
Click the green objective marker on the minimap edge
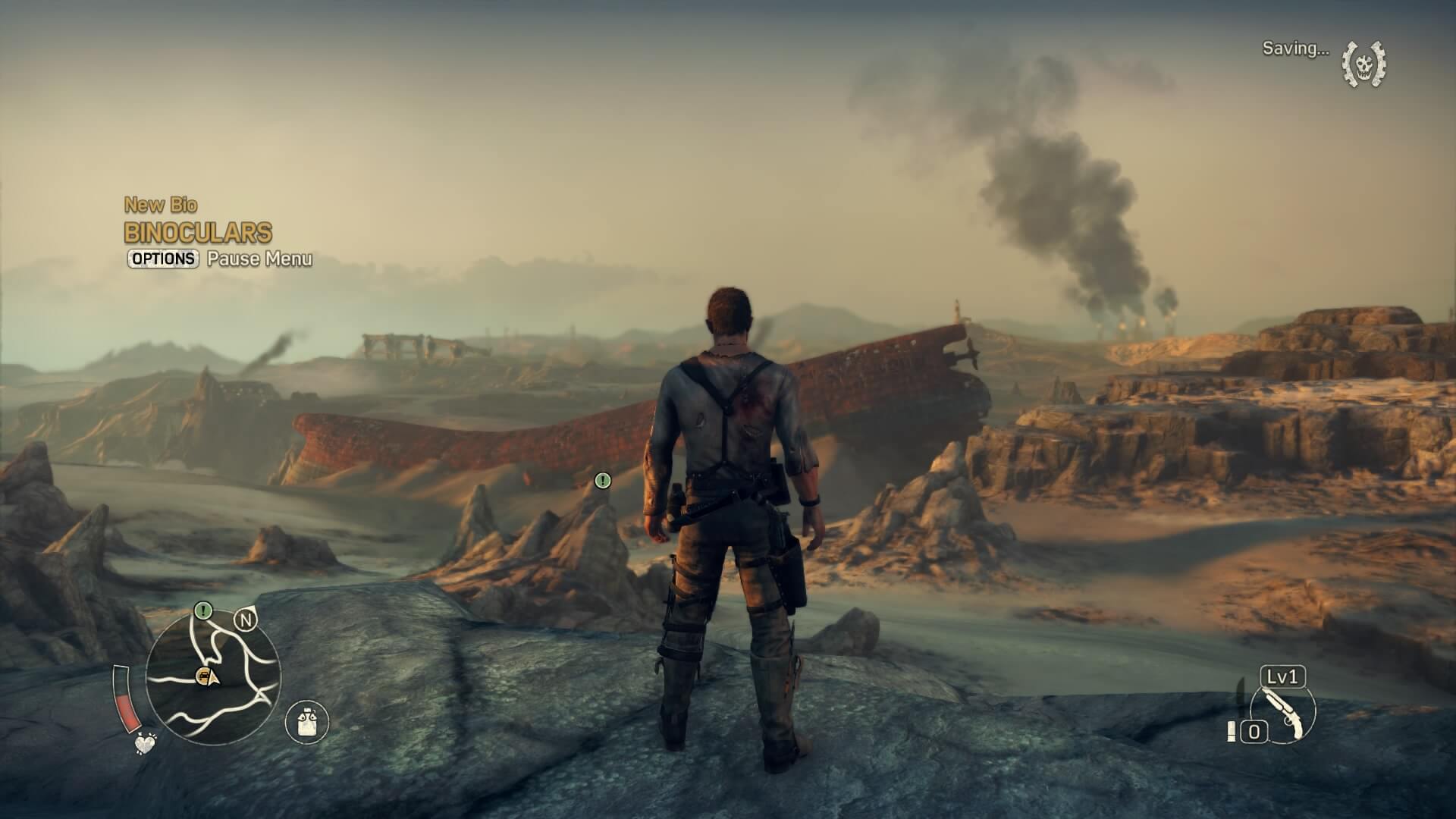(x=202, y=610)
